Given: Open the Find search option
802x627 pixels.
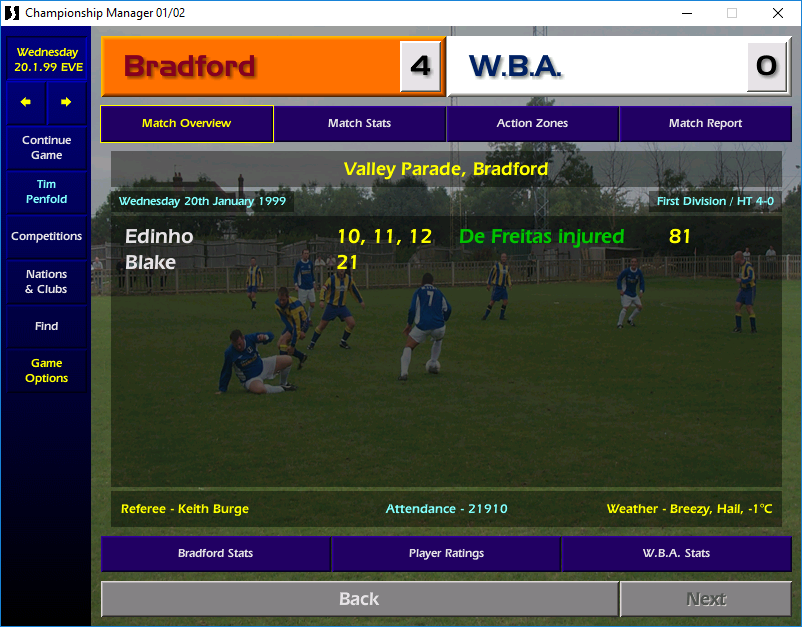Looking at the screenshot, I should 46,326.
